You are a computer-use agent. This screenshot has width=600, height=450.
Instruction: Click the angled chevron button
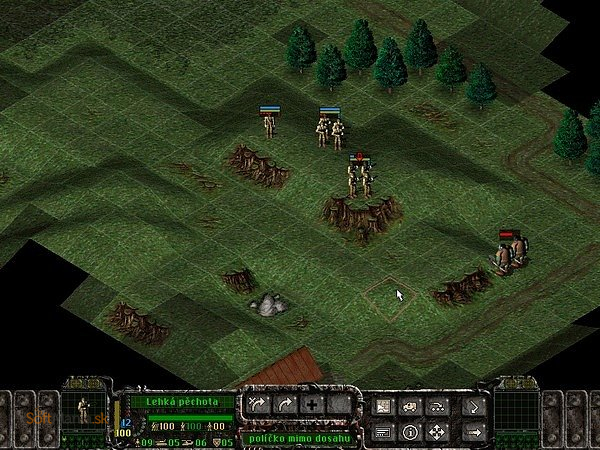(x=473, y=406)
